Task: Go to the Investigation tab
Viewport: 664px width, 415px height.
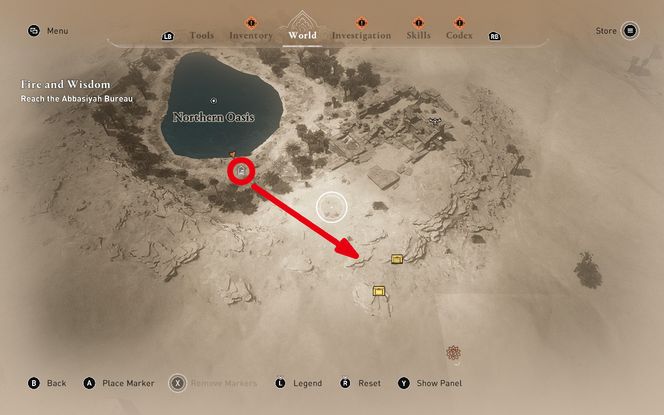Action: 361,35
